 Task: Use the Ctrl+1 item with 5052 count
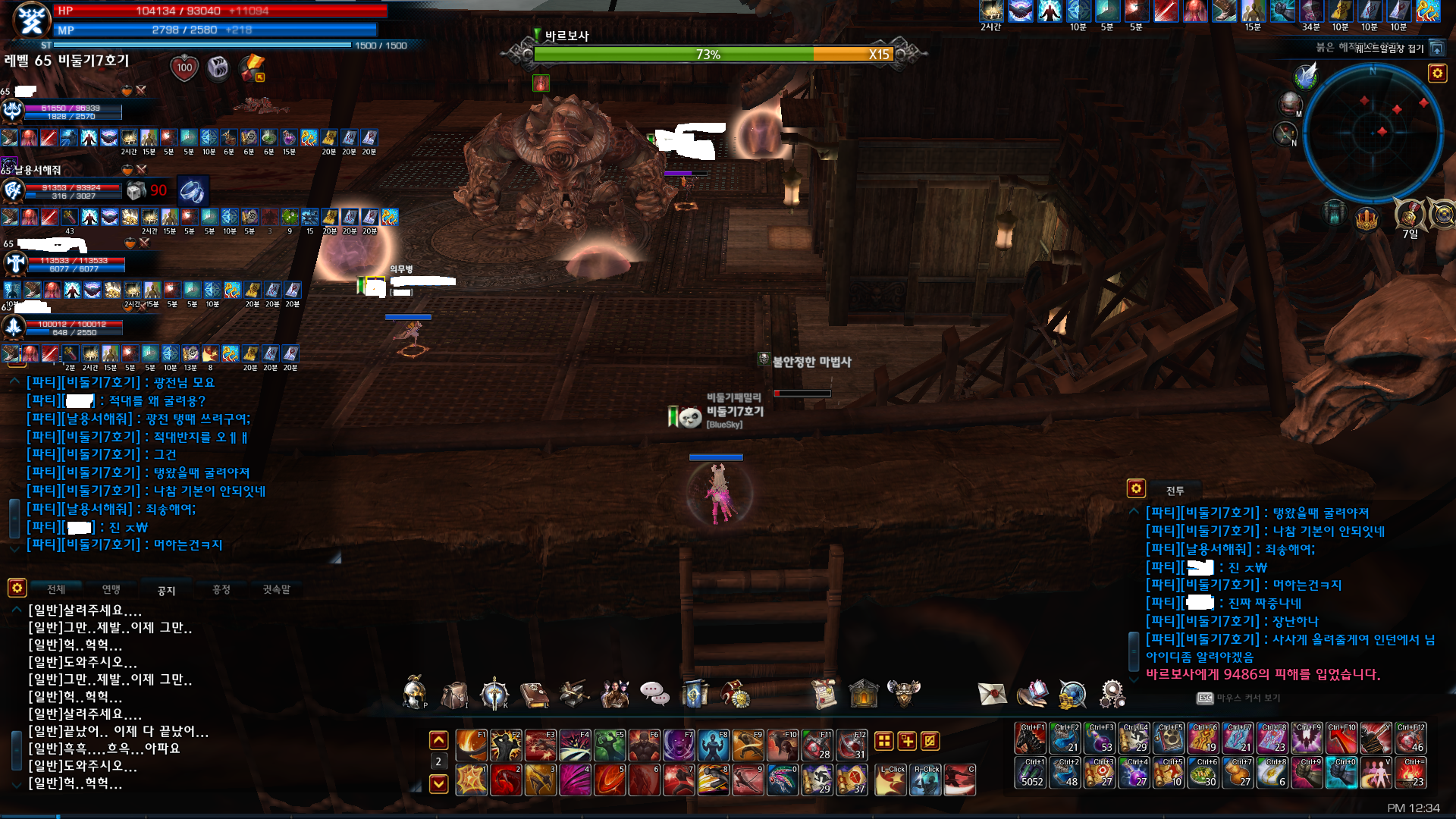1031,773
